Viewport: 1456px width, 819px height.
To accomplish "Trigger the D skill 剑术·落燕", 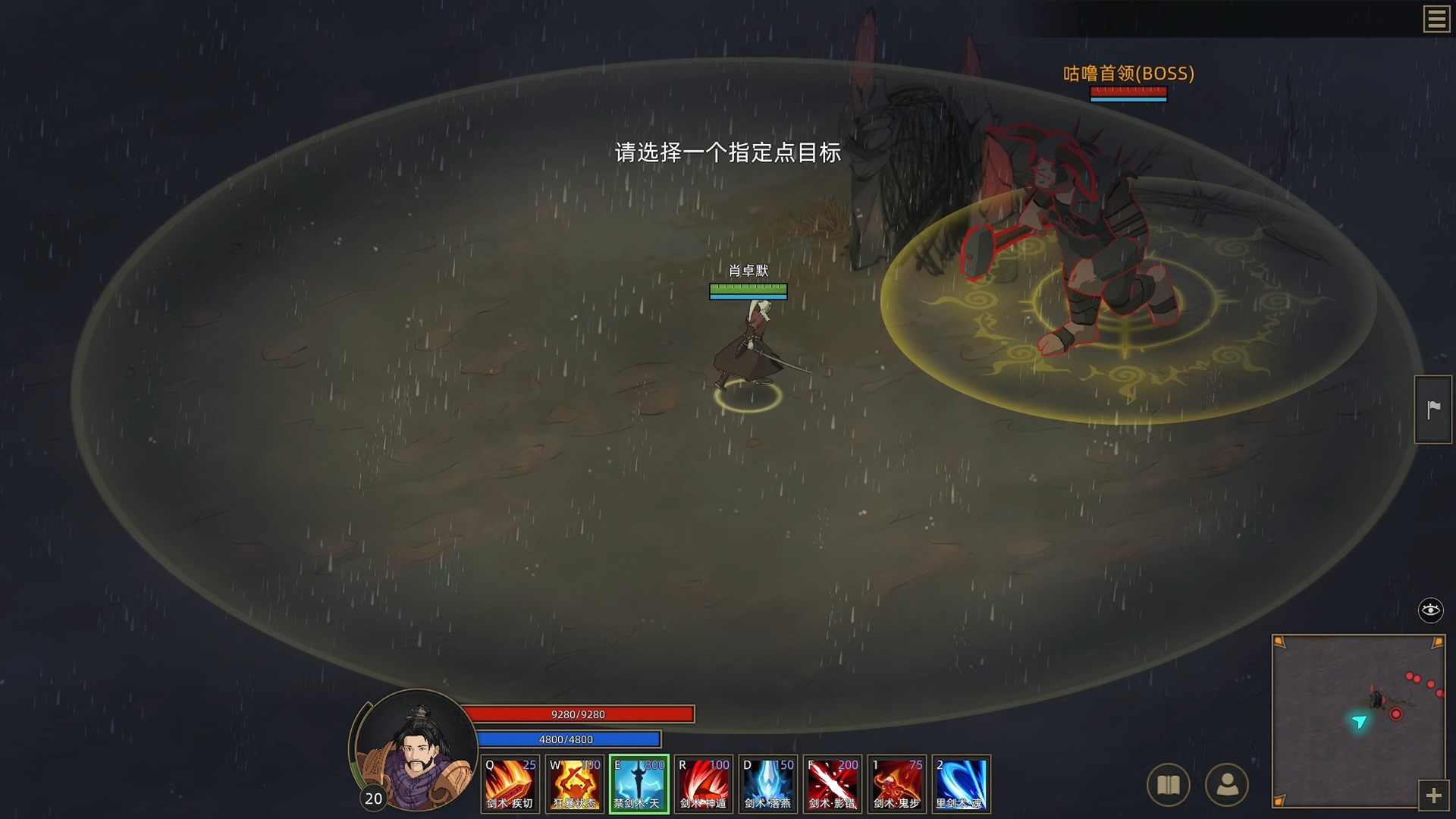I will tap(767, 784).
